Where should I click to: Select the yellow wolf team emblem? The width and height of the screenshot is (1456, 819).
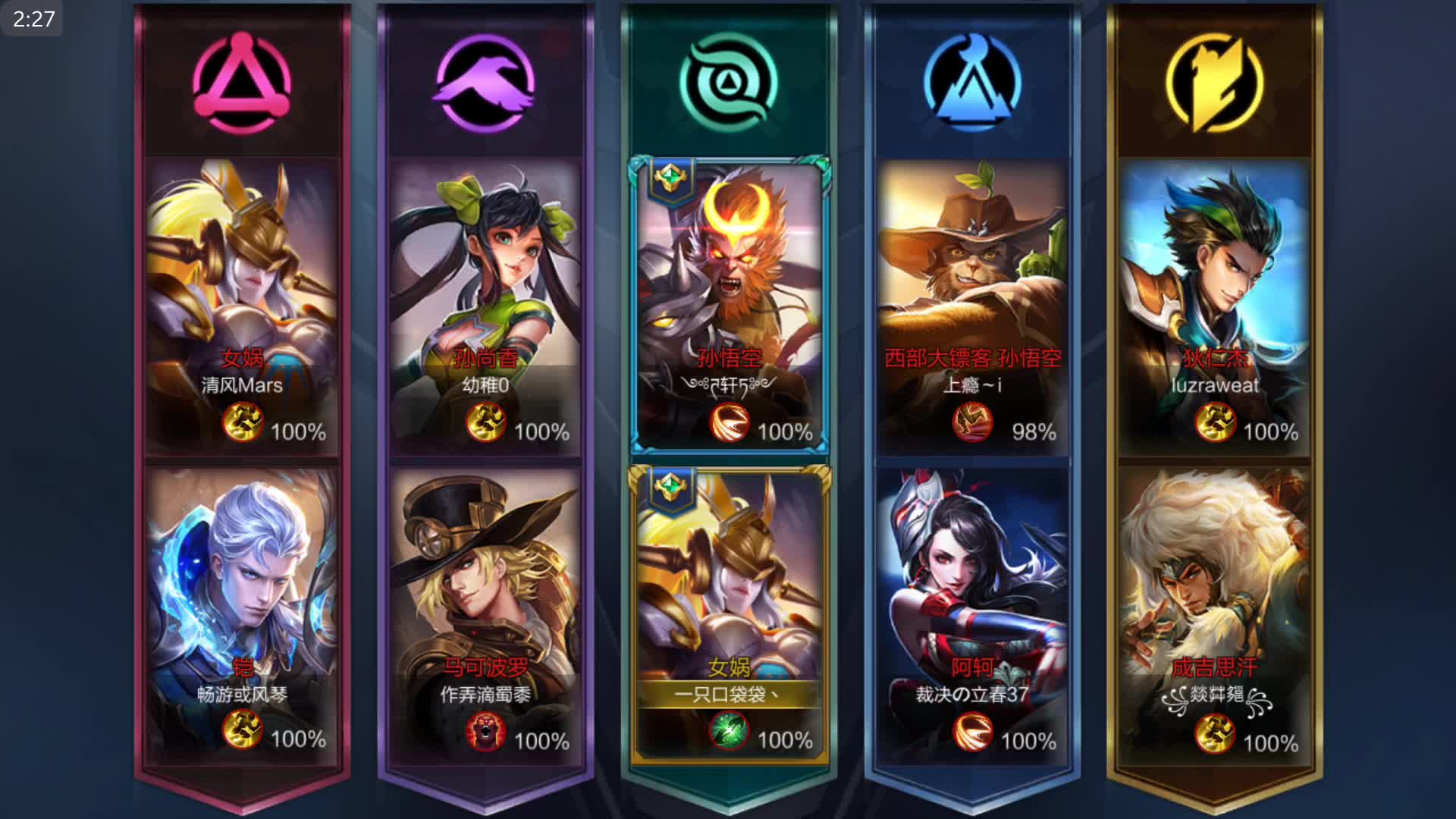(x=1215, y=82)
